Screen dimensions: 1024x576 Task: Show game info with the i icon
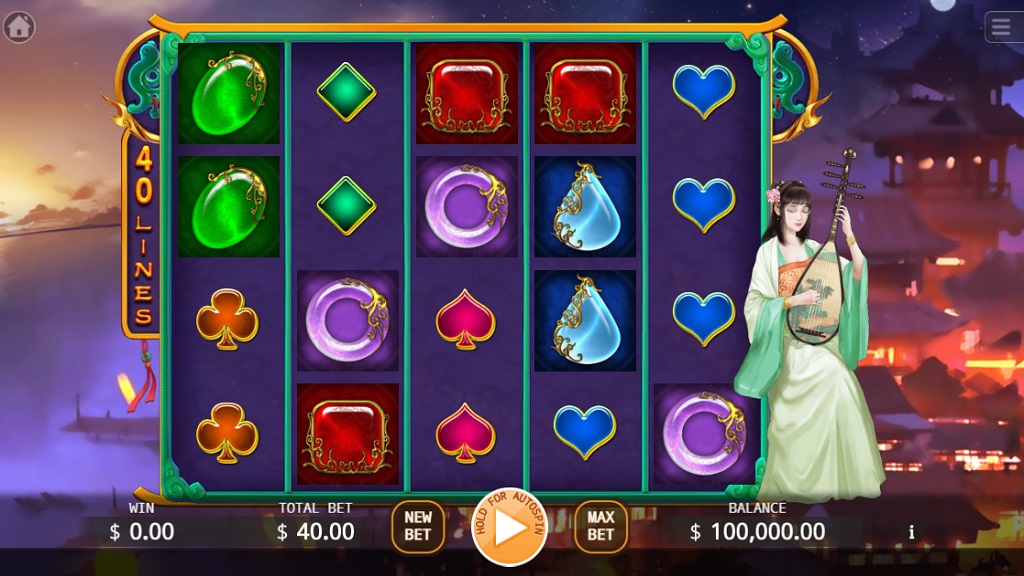(x=911, y=532)
